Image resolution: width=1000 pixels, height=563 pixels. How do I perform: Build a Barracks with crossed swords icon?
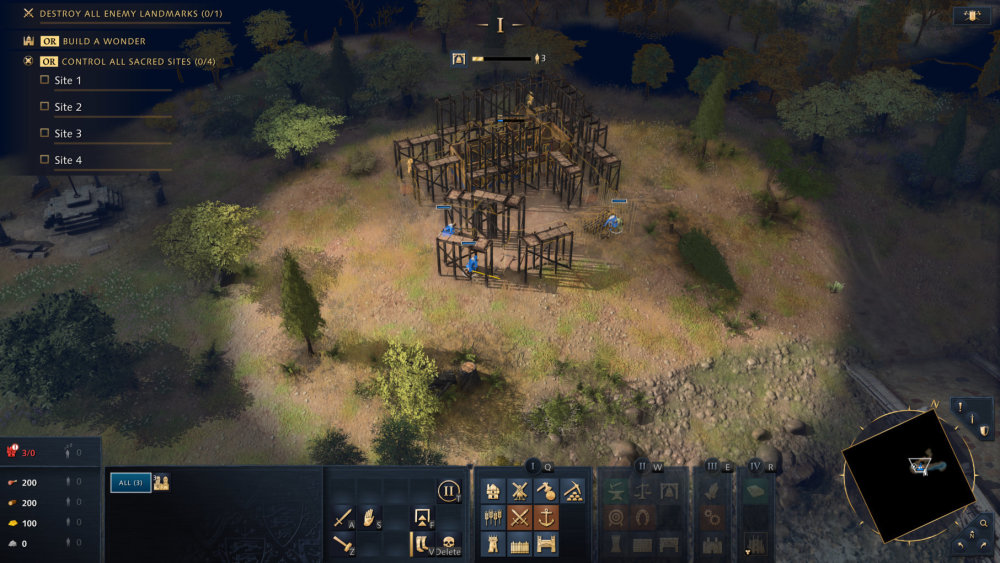519,517
